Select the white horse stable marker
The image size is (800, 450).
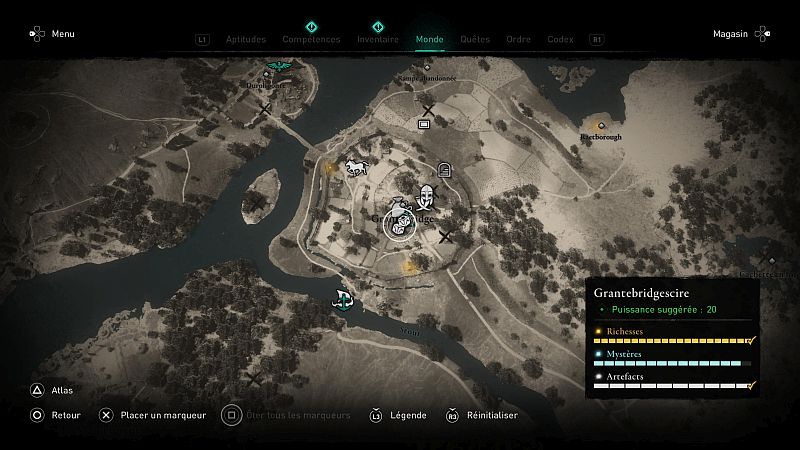pyautogui.click(x=354, y=167)
